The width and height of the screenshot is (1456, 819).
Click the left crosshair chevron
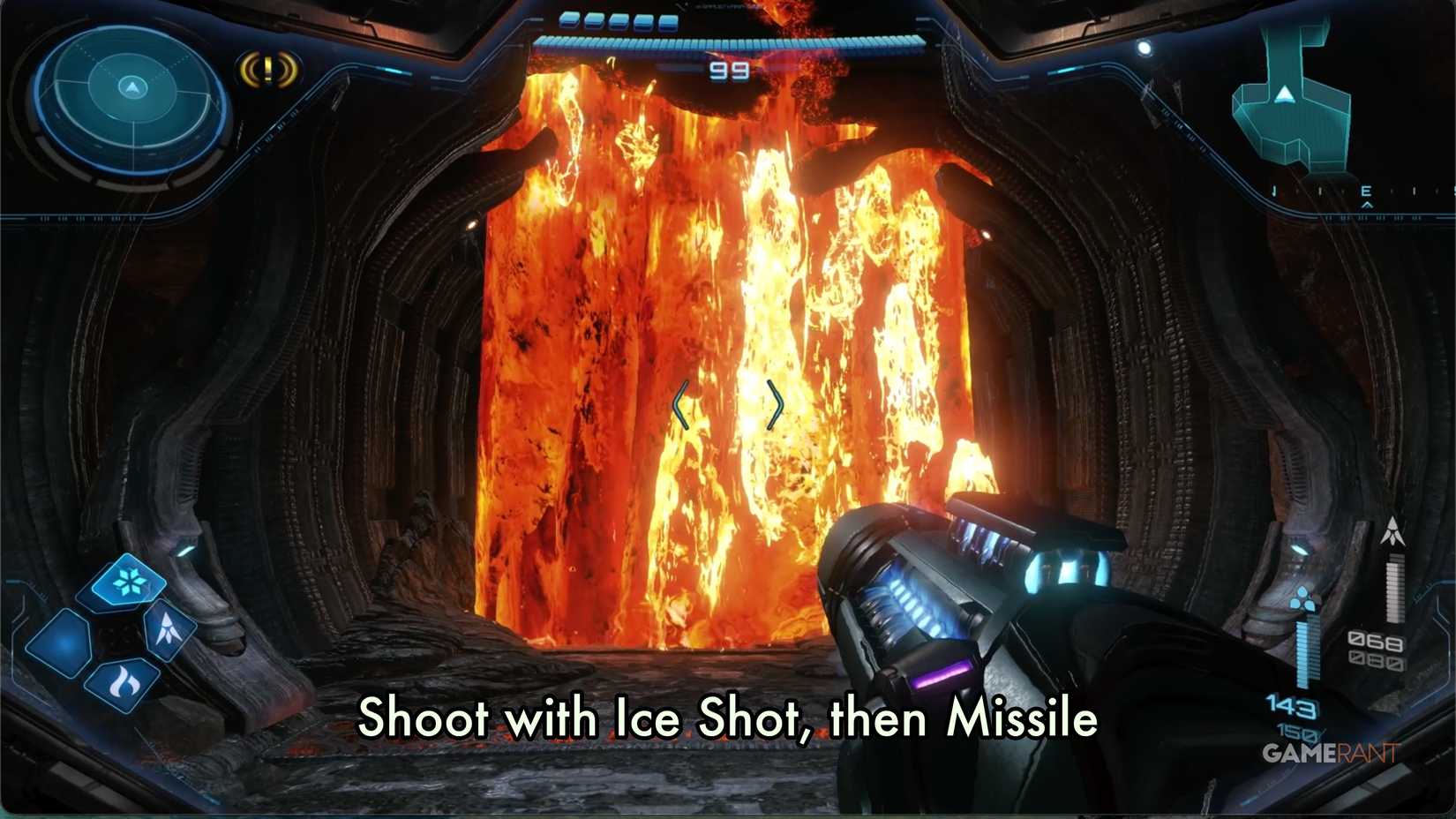(x=679, y=404)
